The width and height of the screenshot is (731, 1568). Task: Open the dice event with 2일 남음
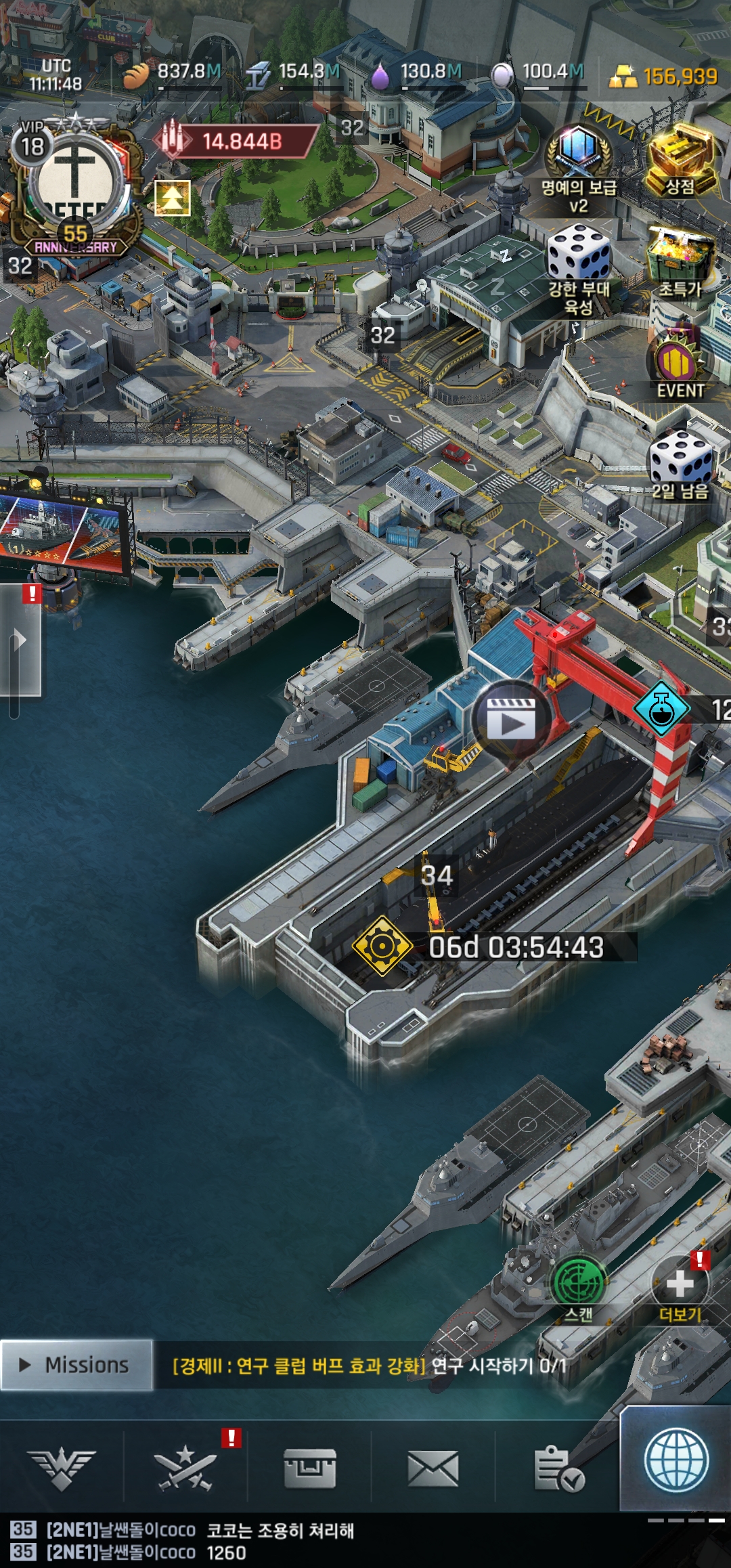tap(680, 465)
